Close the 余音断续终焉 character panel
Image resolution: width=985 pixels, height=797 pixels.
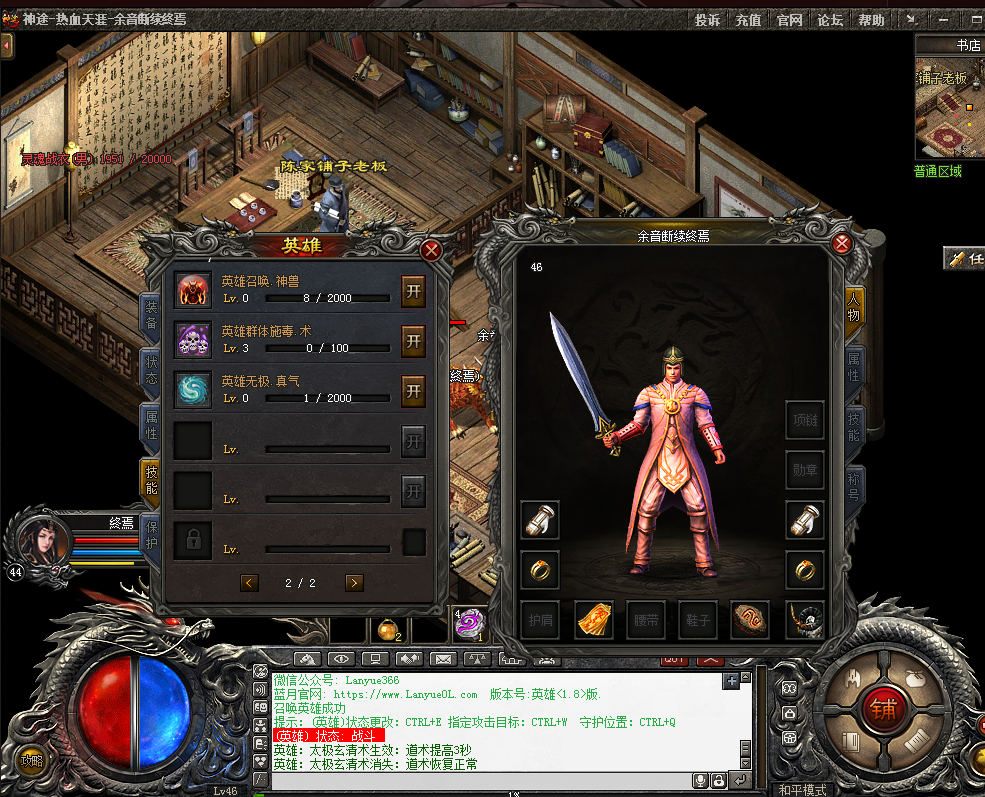(x=842, y=243)
